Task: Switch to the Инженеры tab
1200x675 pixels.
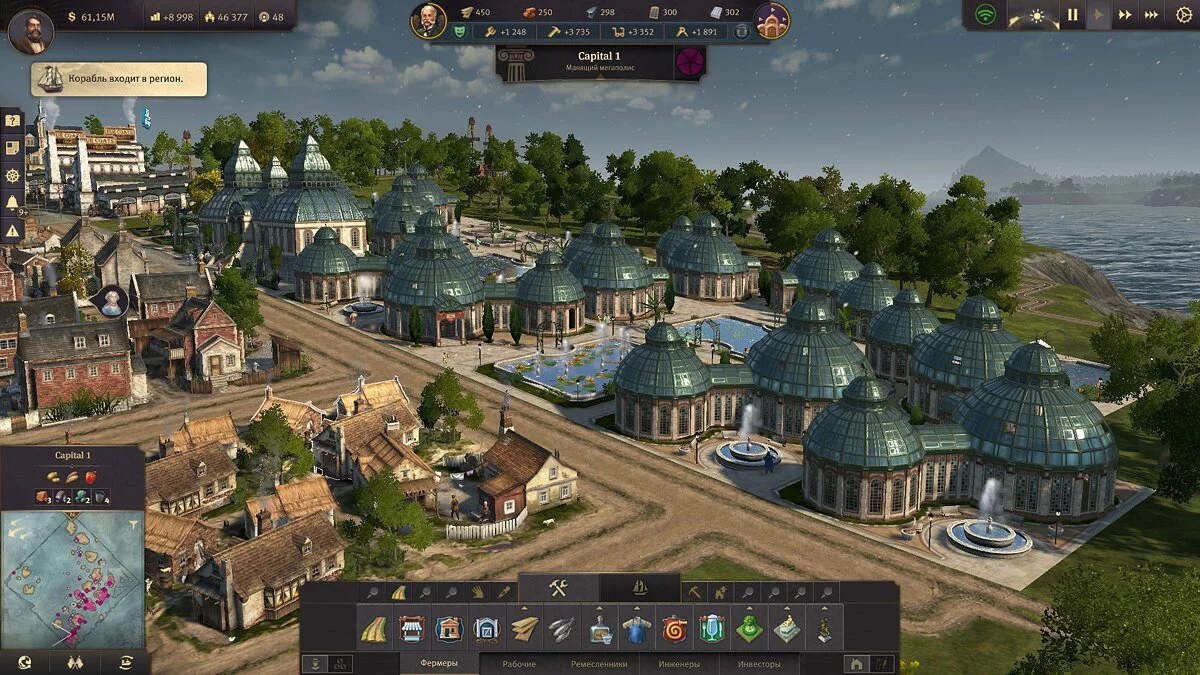Action: tap(679, 664)
